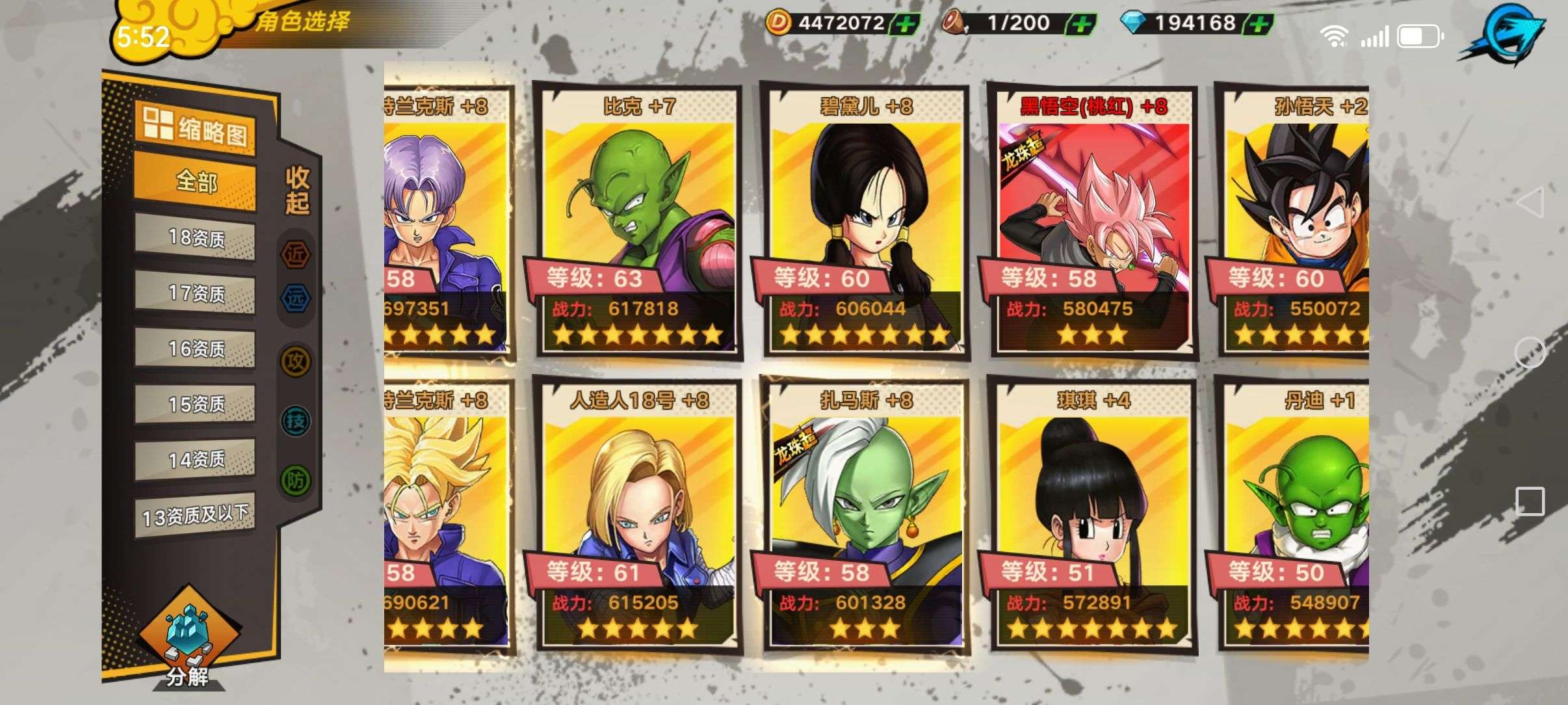Select the 比克 +7 character card
Image resolution: width=1568 pixels, height=705 pixels.
[638, 221]
